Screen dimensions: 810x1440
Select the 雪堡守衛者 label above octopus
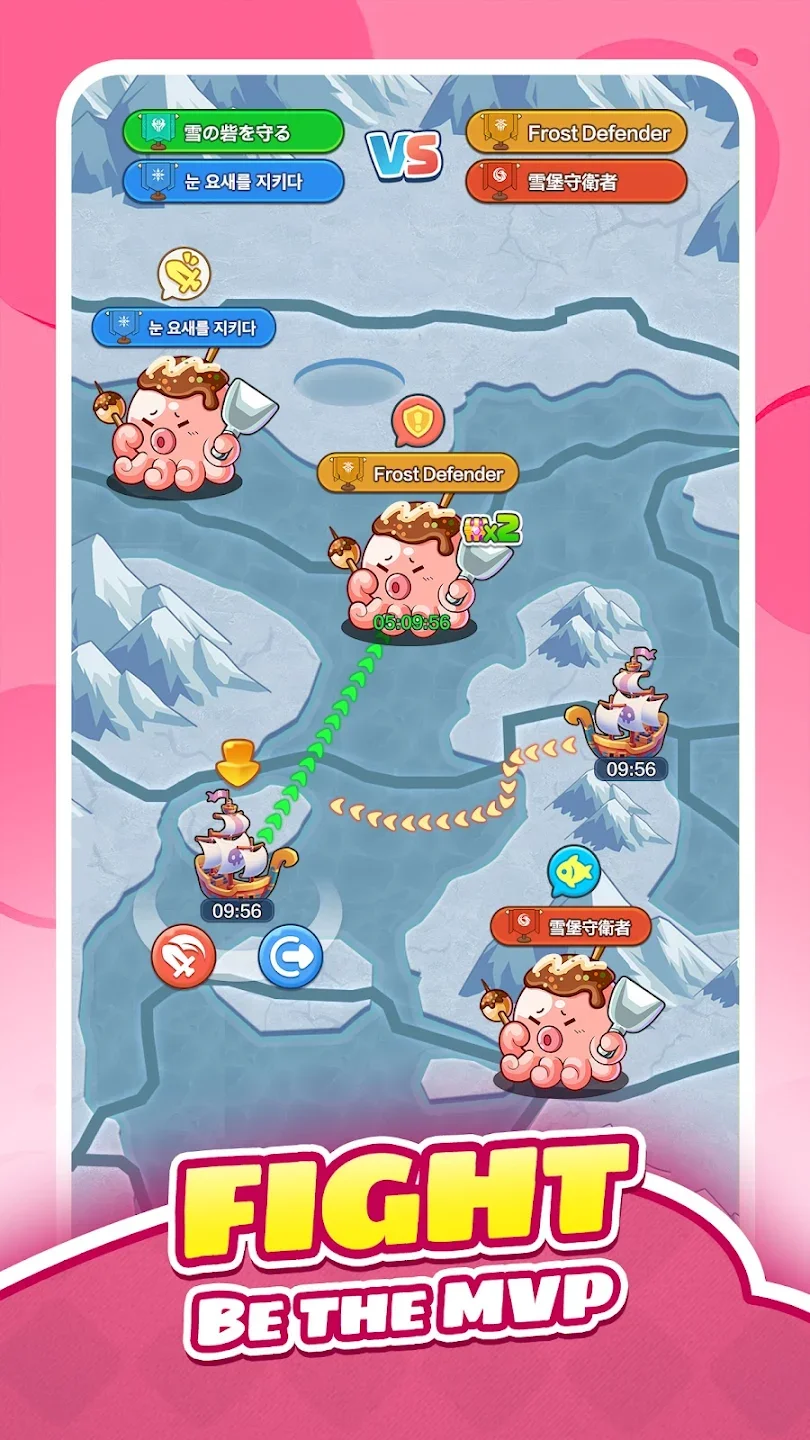(x=571, y=927)
